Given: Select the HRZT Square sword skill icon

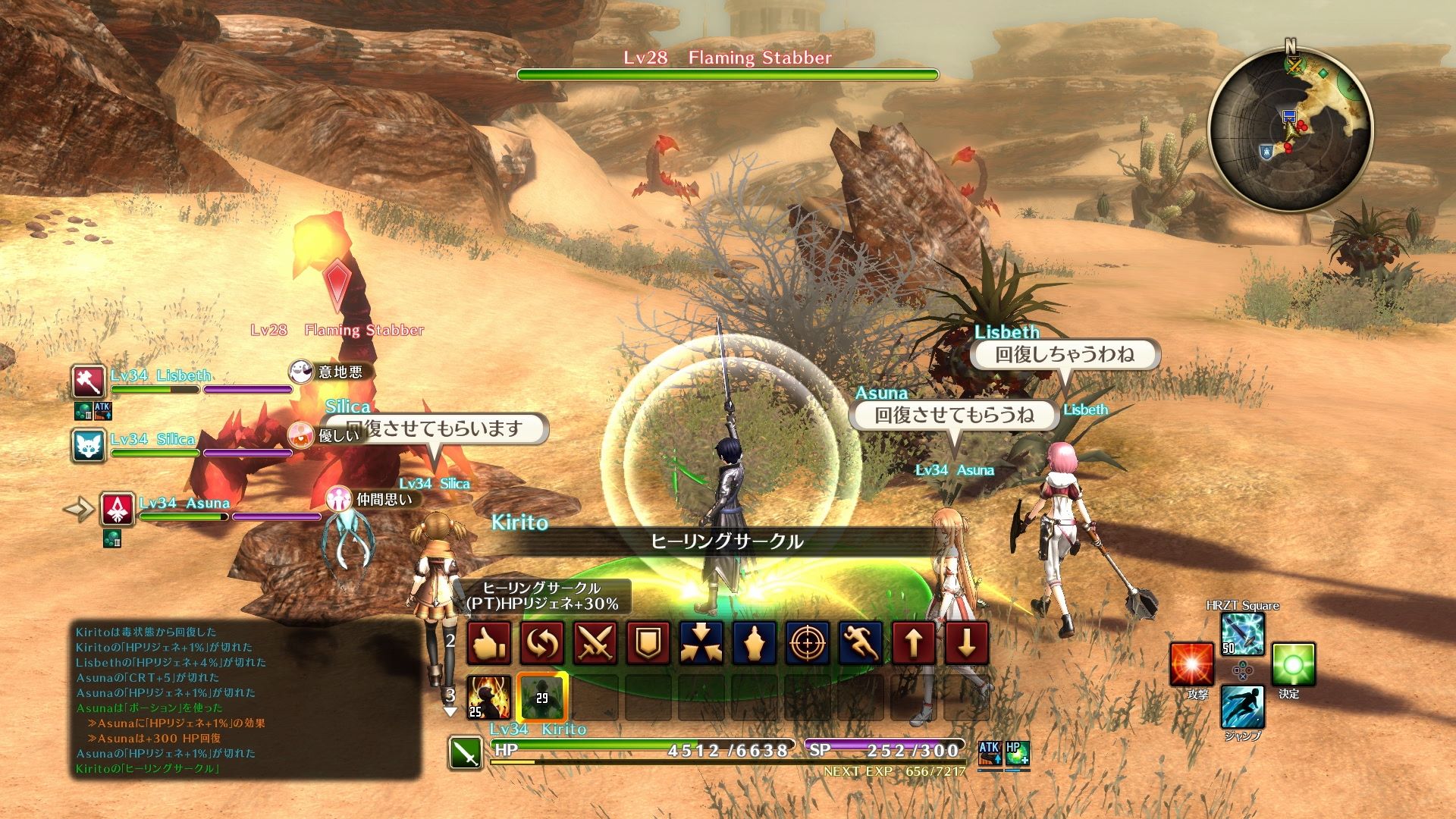Looking at the screenshot, I should pos(1242,635).
